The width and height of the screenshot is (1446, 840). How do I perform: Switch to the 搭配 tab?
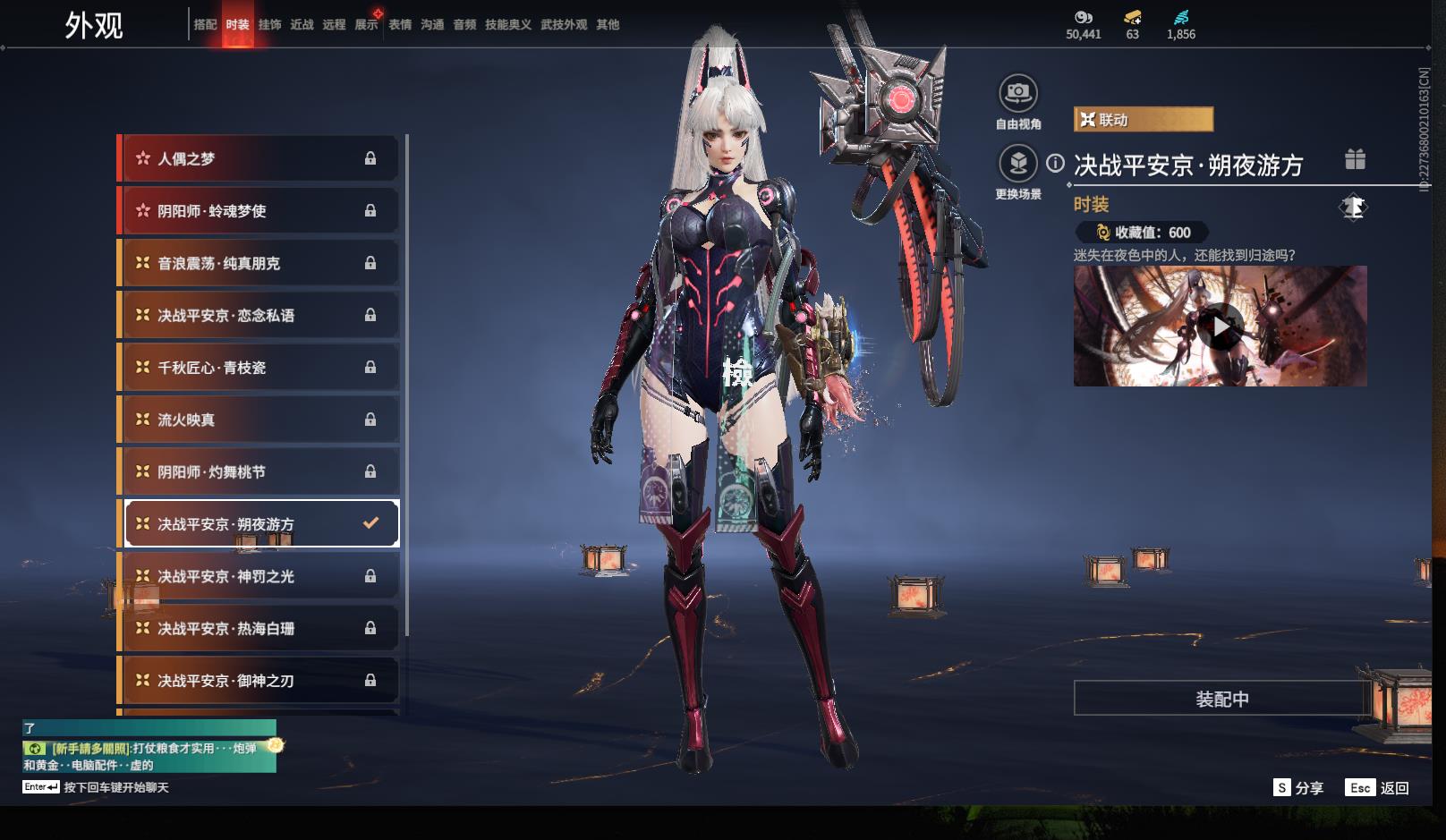pyautogui.click(x=205, y=25)
